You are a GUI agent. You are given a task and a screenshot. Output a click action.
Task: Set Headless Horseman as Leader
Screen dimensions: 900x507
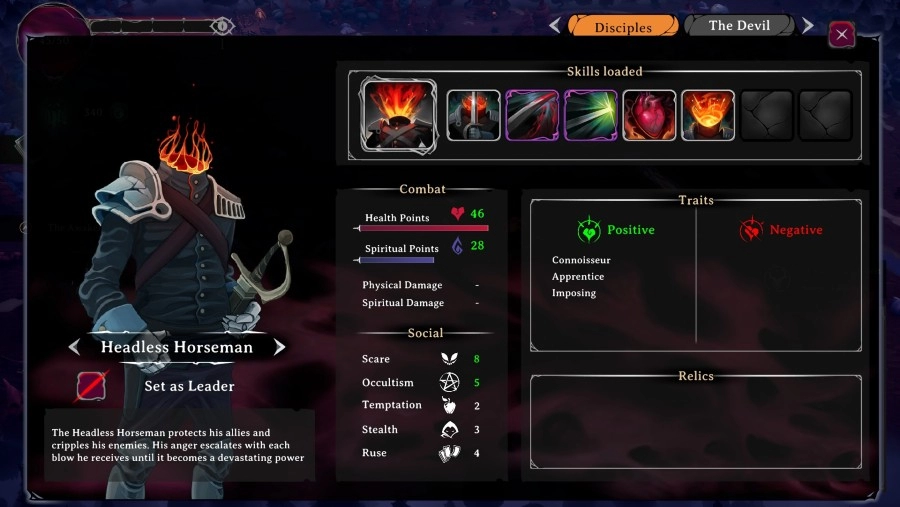(x=189, y=386)
